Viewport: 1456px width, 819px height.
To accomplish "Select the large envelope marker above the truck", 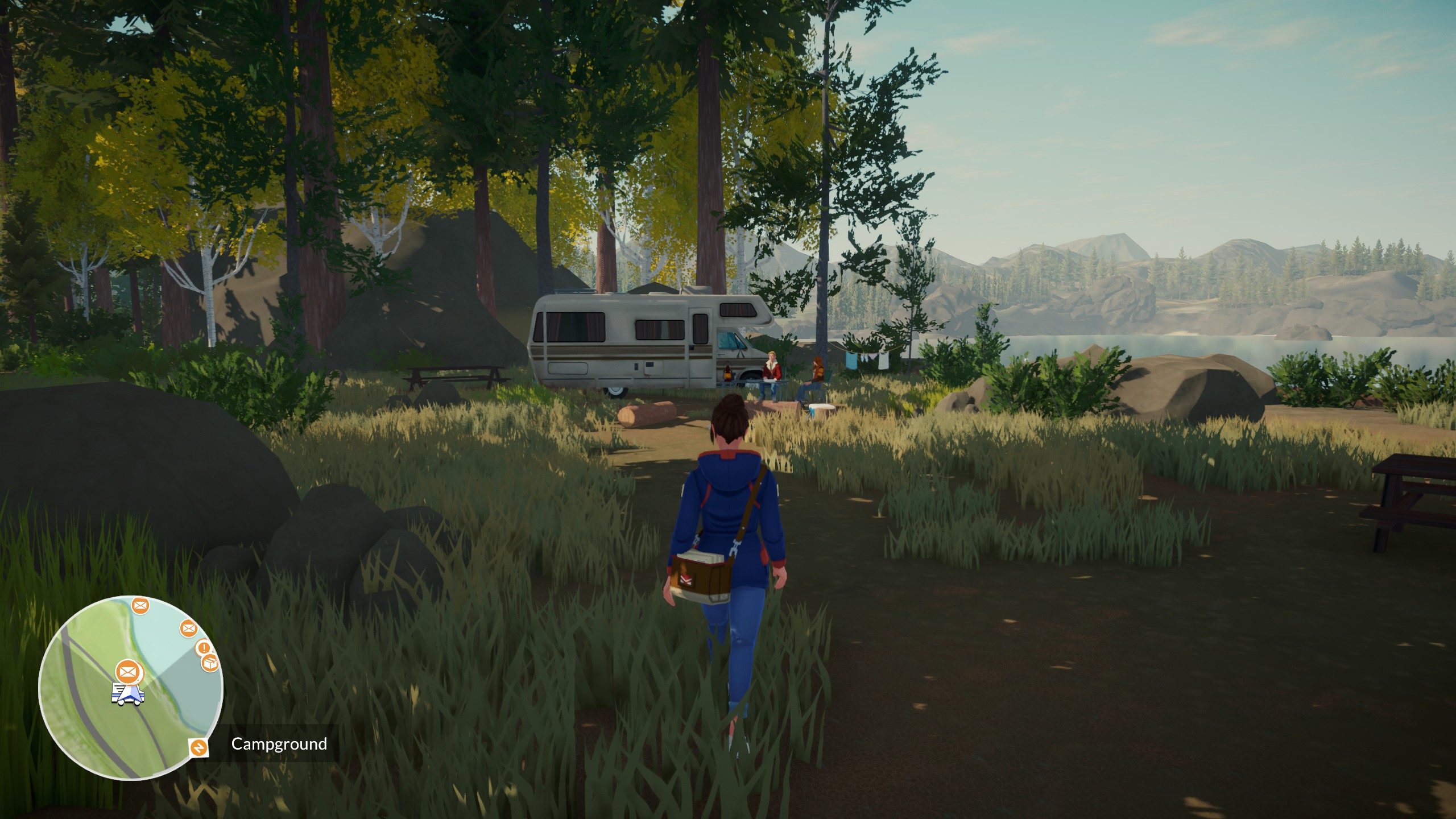I will pyautogui.click(x=128, y=672).
